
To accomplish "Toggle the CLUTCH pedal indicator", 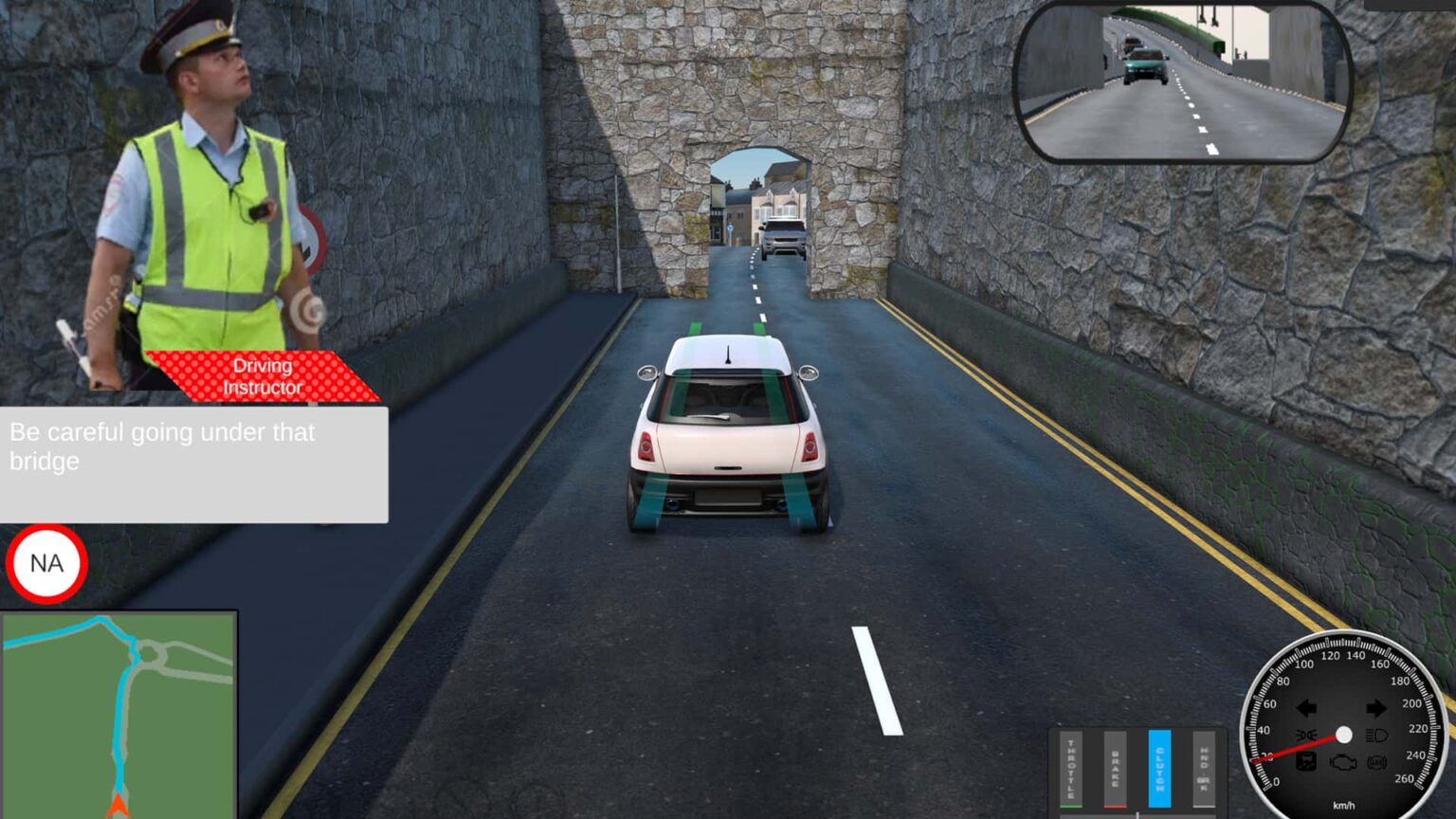I will tap(1160, 768).
